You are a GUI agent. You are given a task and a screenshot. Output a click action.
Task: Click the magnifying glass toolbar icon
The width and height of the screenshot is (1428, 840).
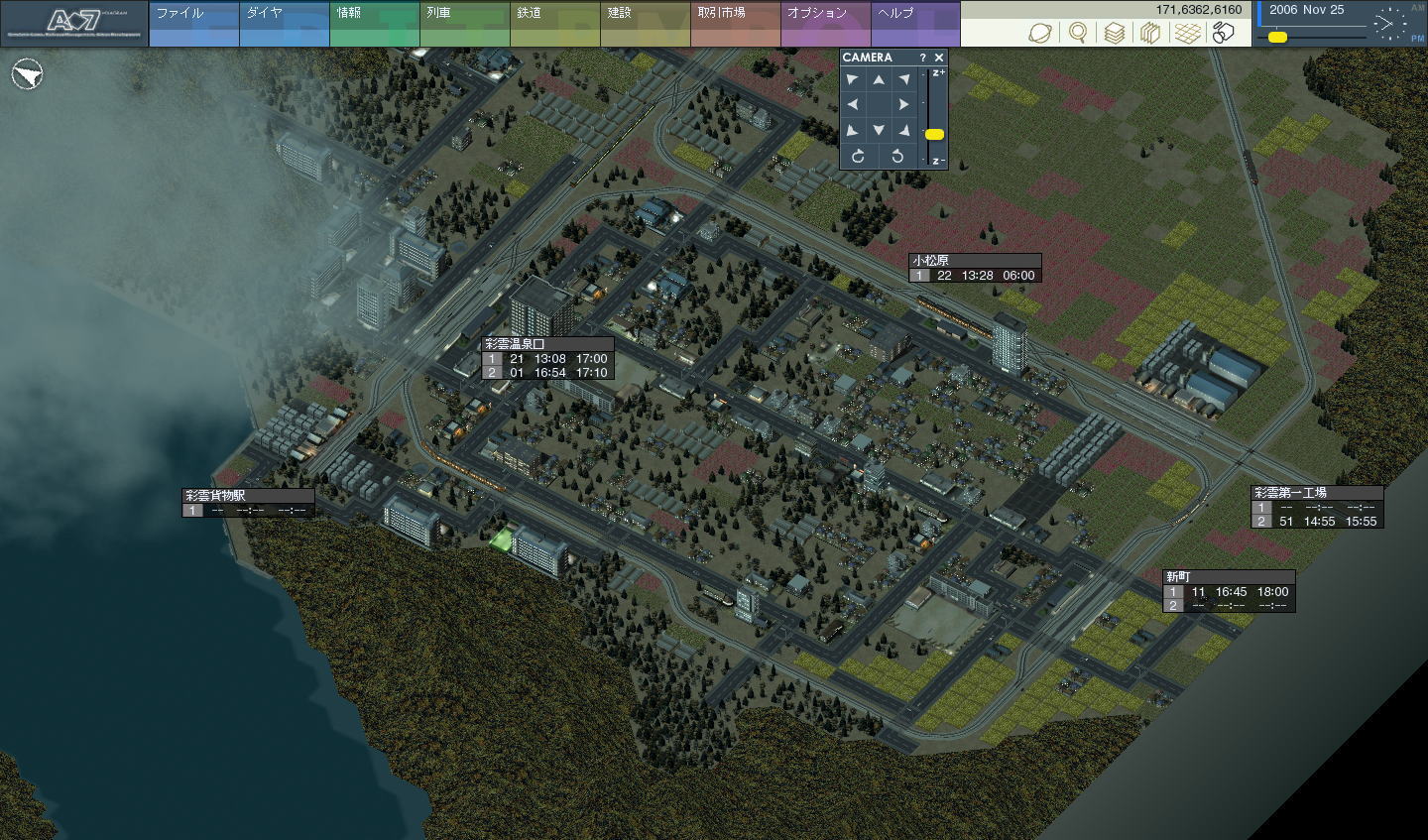tap(1078, 33)
